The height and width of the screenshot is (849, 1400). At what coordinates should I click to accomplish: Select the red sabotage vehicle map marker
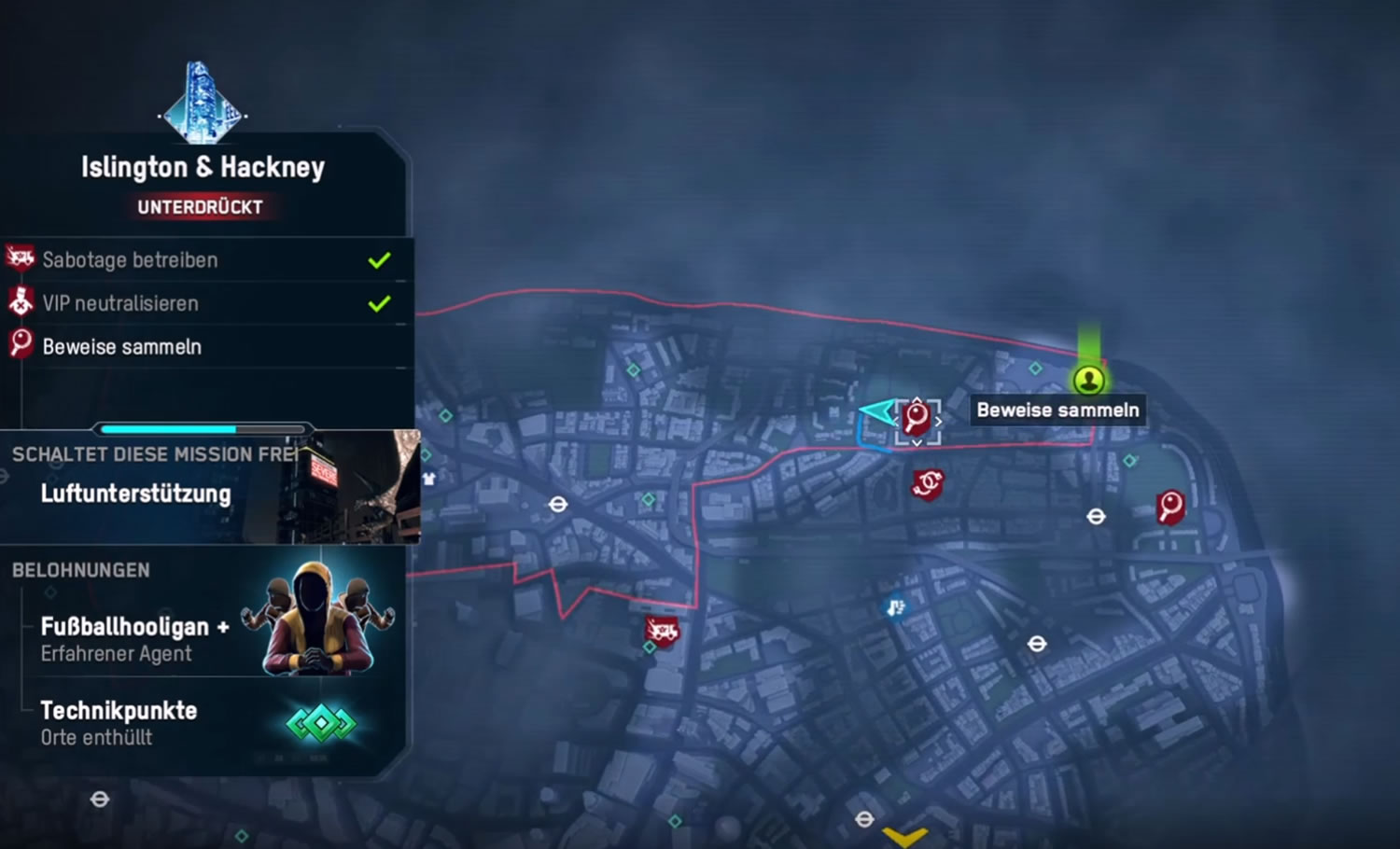click(662, 632)
